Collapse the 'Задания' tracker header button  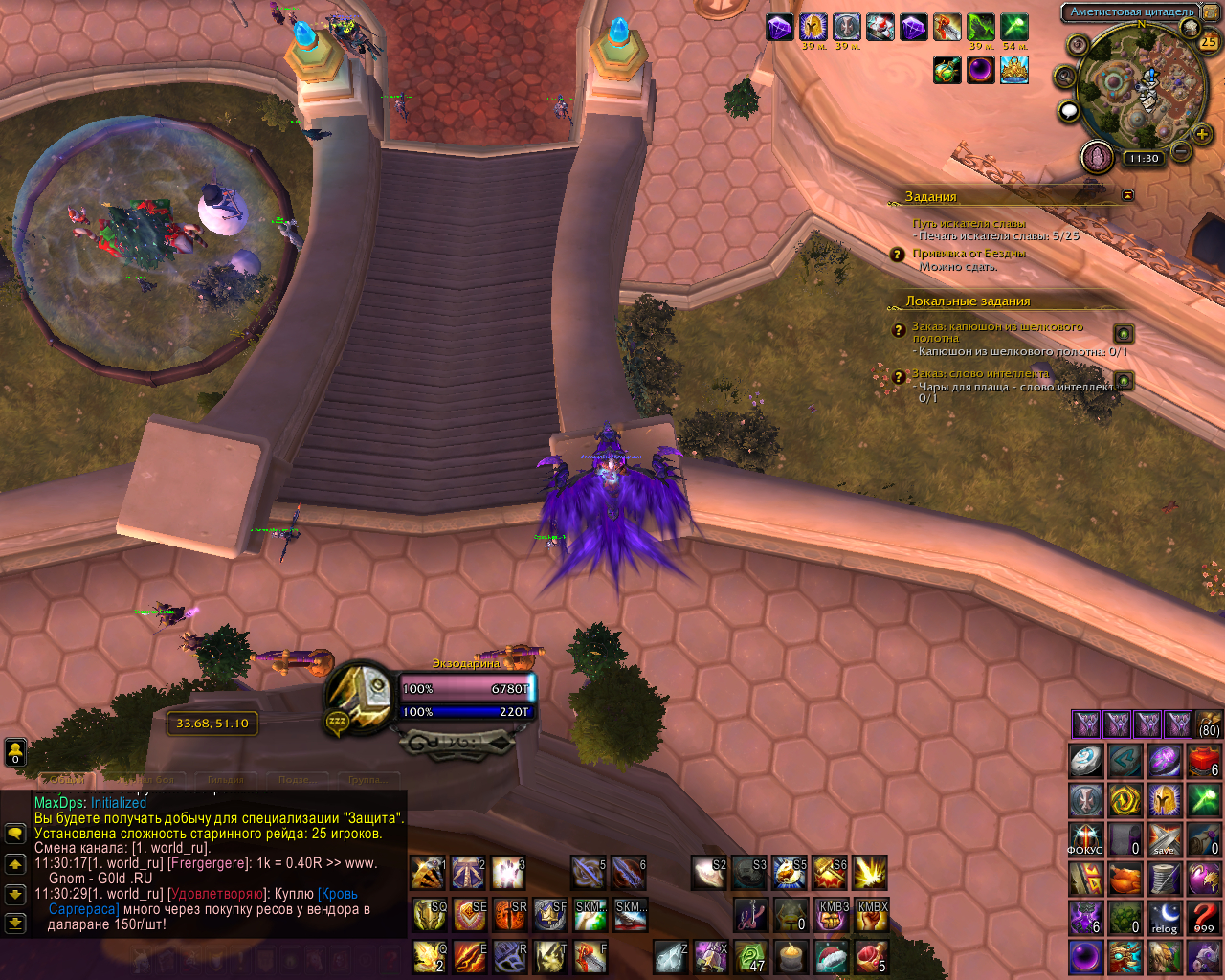(1127, 195)
